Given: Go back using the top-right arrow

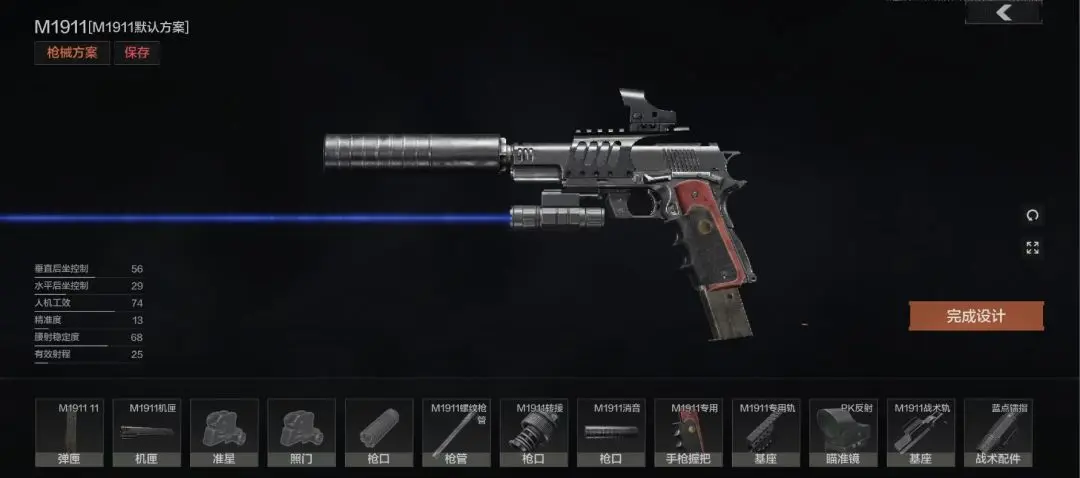Looking at the screenshot, I should [x=1003, y=12].
